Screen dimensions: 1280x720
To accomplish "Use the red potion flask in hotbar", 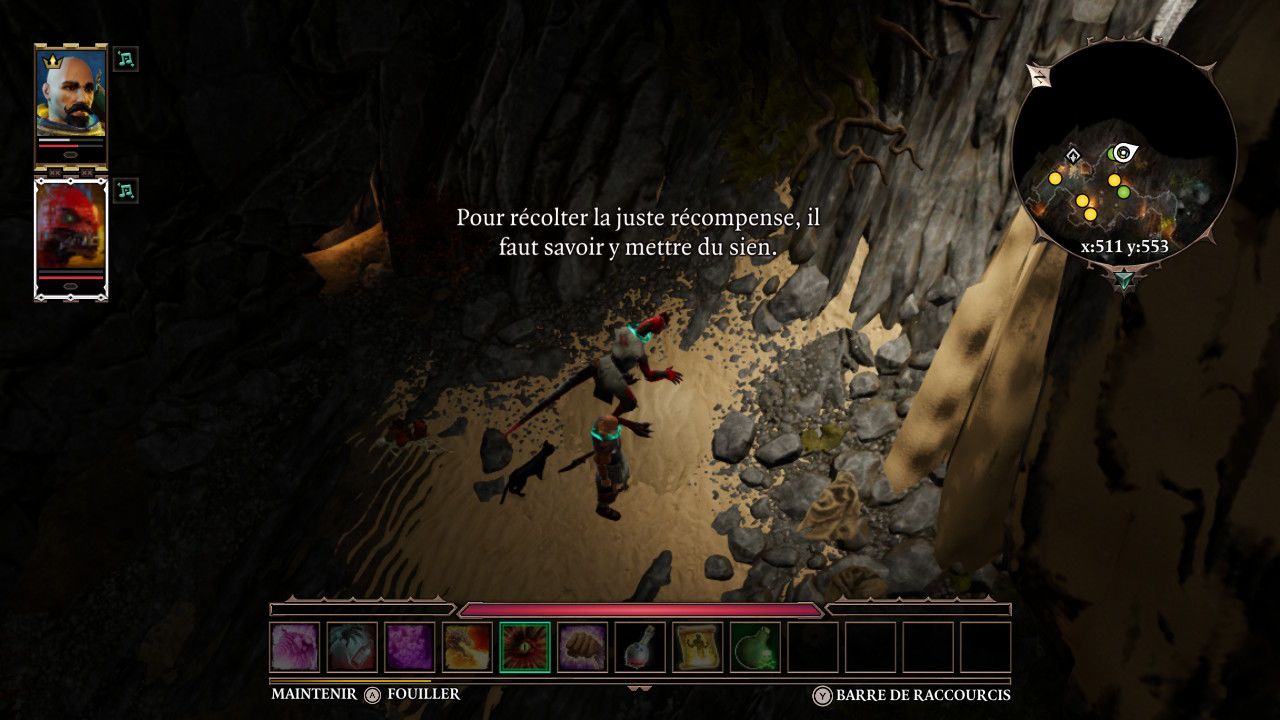I will [641, 647].
